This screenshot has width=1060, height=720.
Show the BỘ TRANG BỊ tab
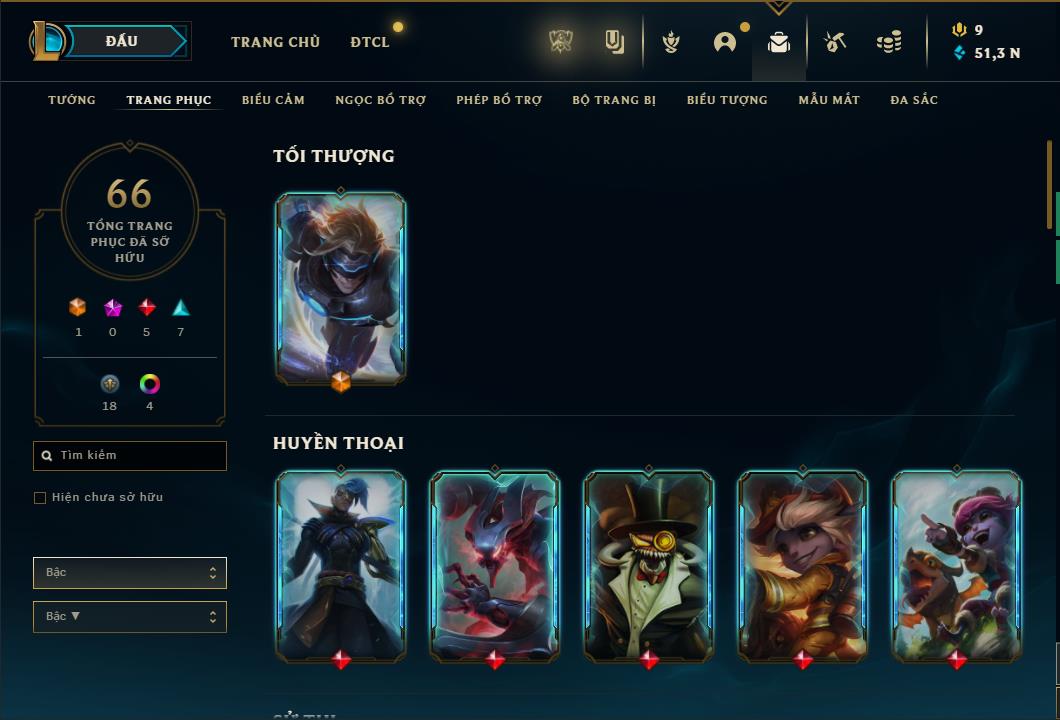pos(614,100)
